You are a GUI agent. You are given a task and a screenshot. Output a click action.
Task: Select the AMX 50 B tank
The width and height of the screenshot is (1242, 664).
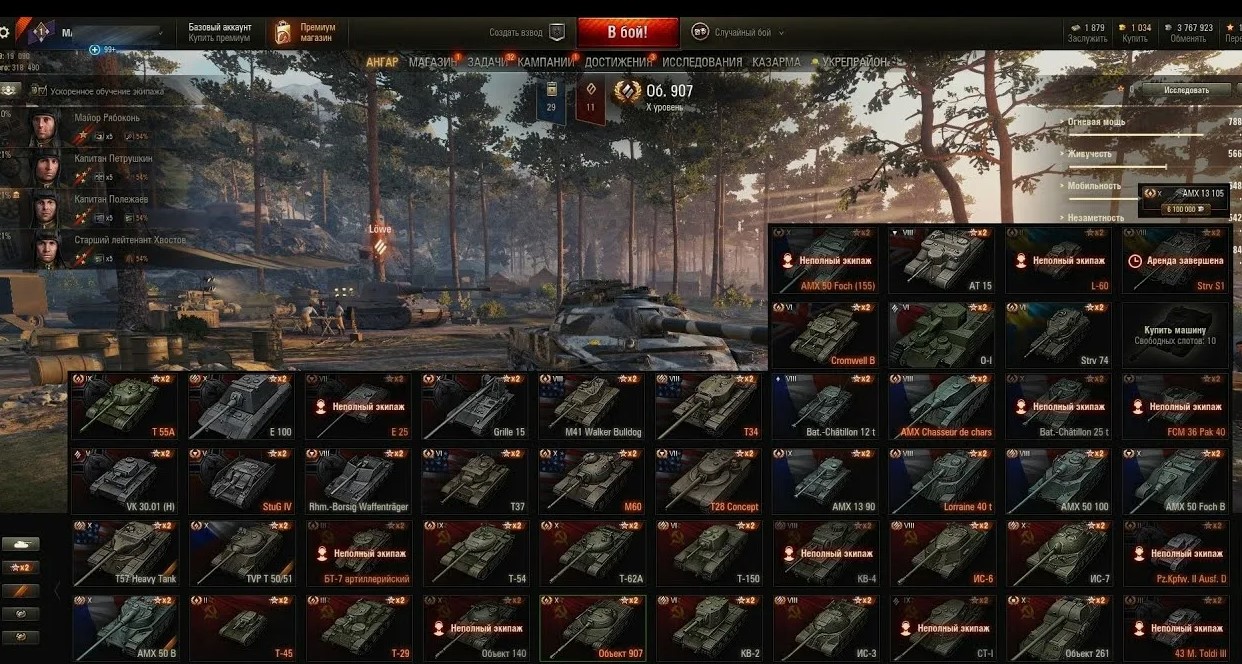click(125, 627)
